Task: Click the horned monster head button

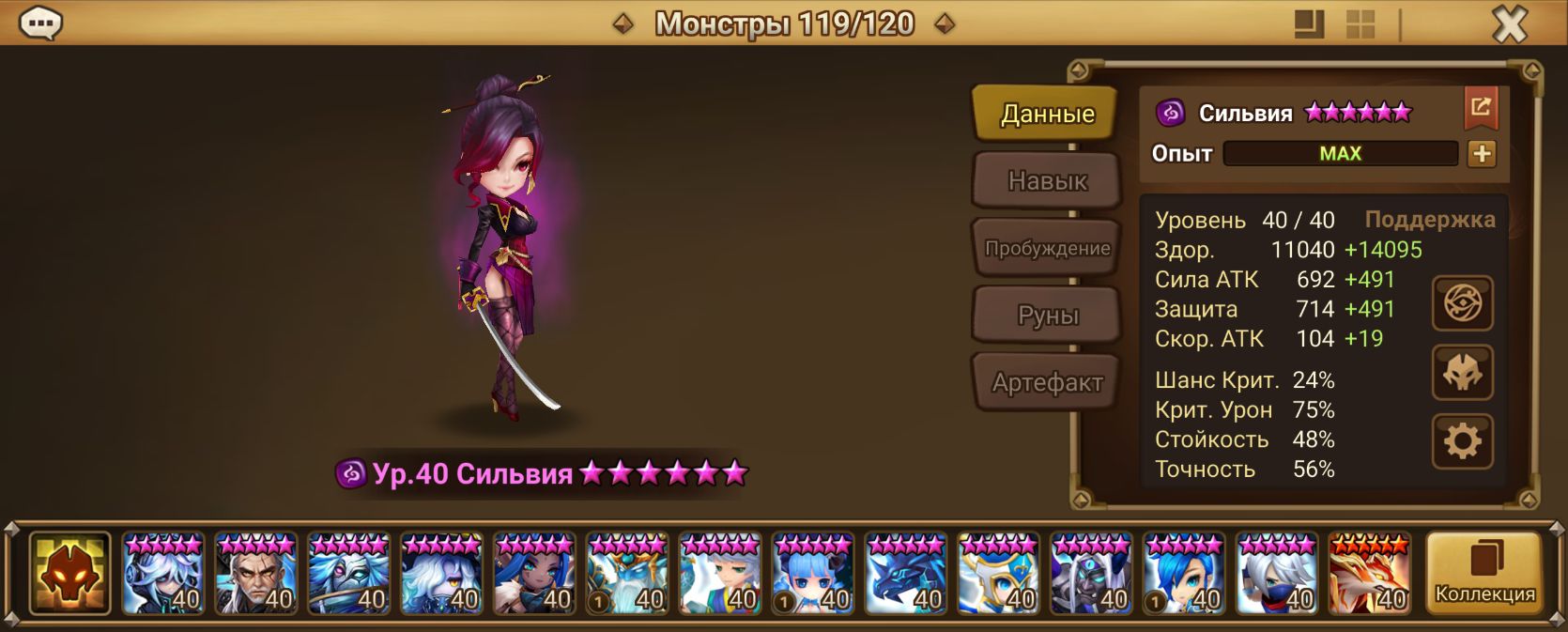Action: click(1462, 373)
